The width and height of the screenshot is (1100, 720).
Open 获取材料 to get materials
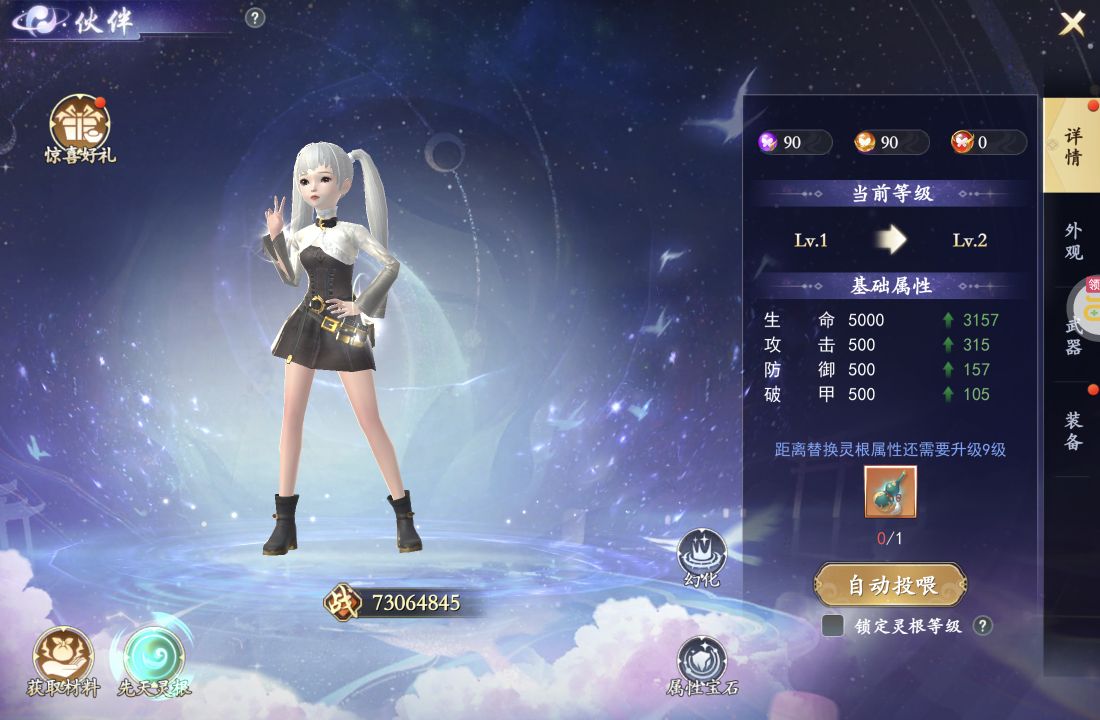(x=62, y=662)
